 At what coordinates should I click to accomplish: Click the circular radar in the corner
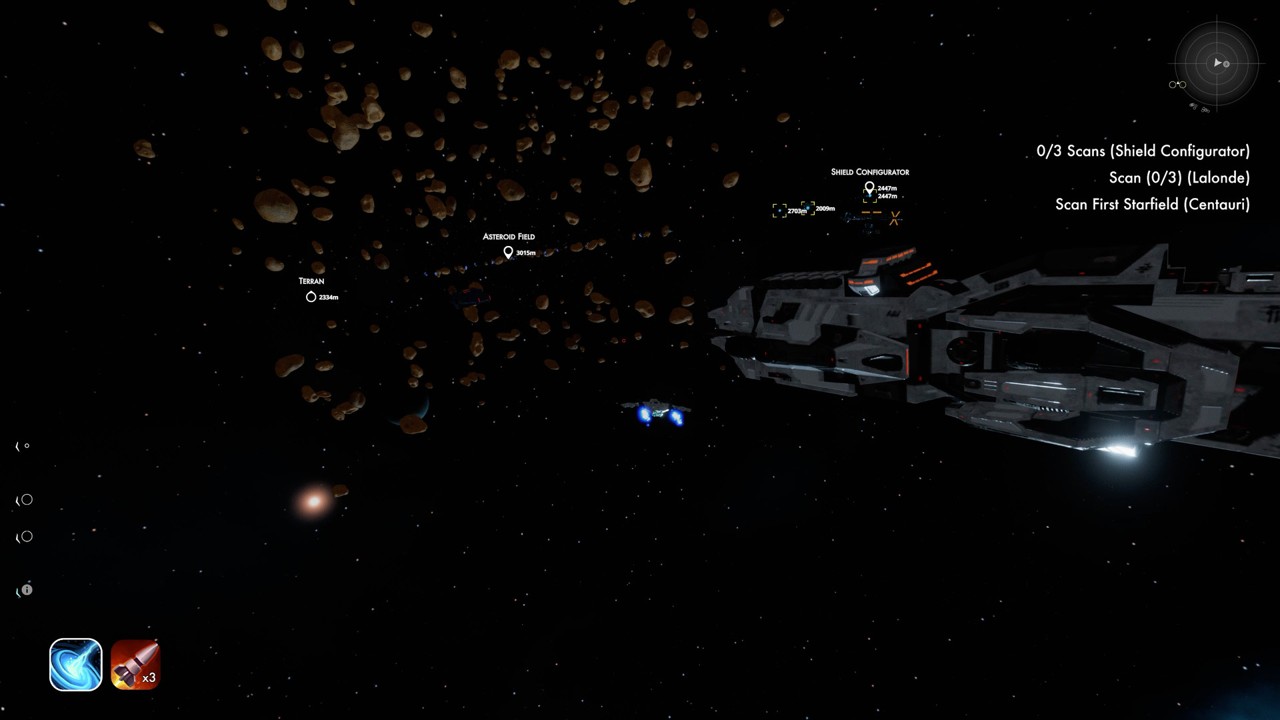(x=1216, y=63)
